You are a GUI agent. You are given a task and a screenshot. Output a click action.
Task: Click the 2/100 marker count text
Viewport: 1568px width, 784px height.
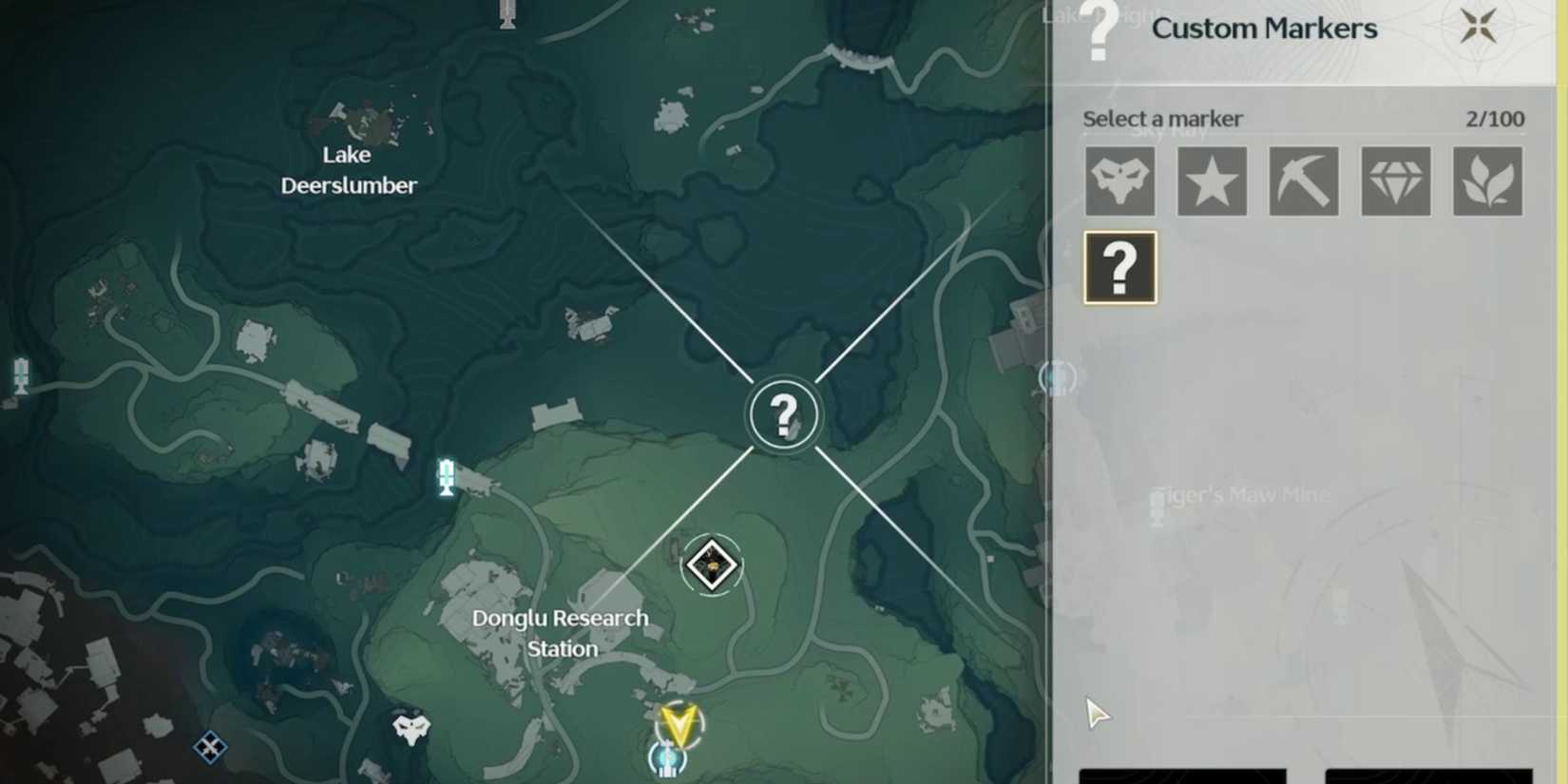(x=1497, y=118)
